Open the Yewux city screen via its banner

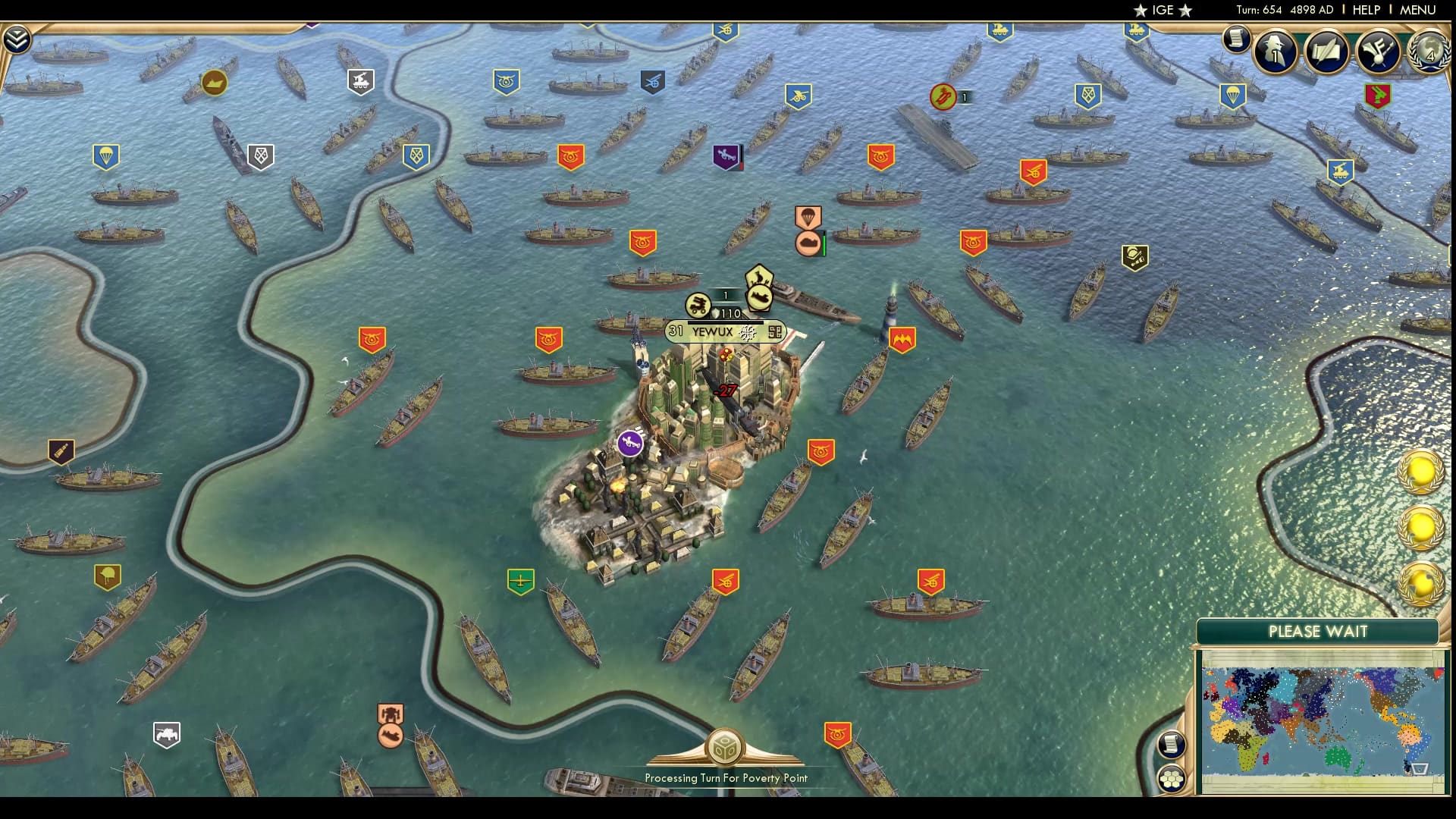pos(713,331)
